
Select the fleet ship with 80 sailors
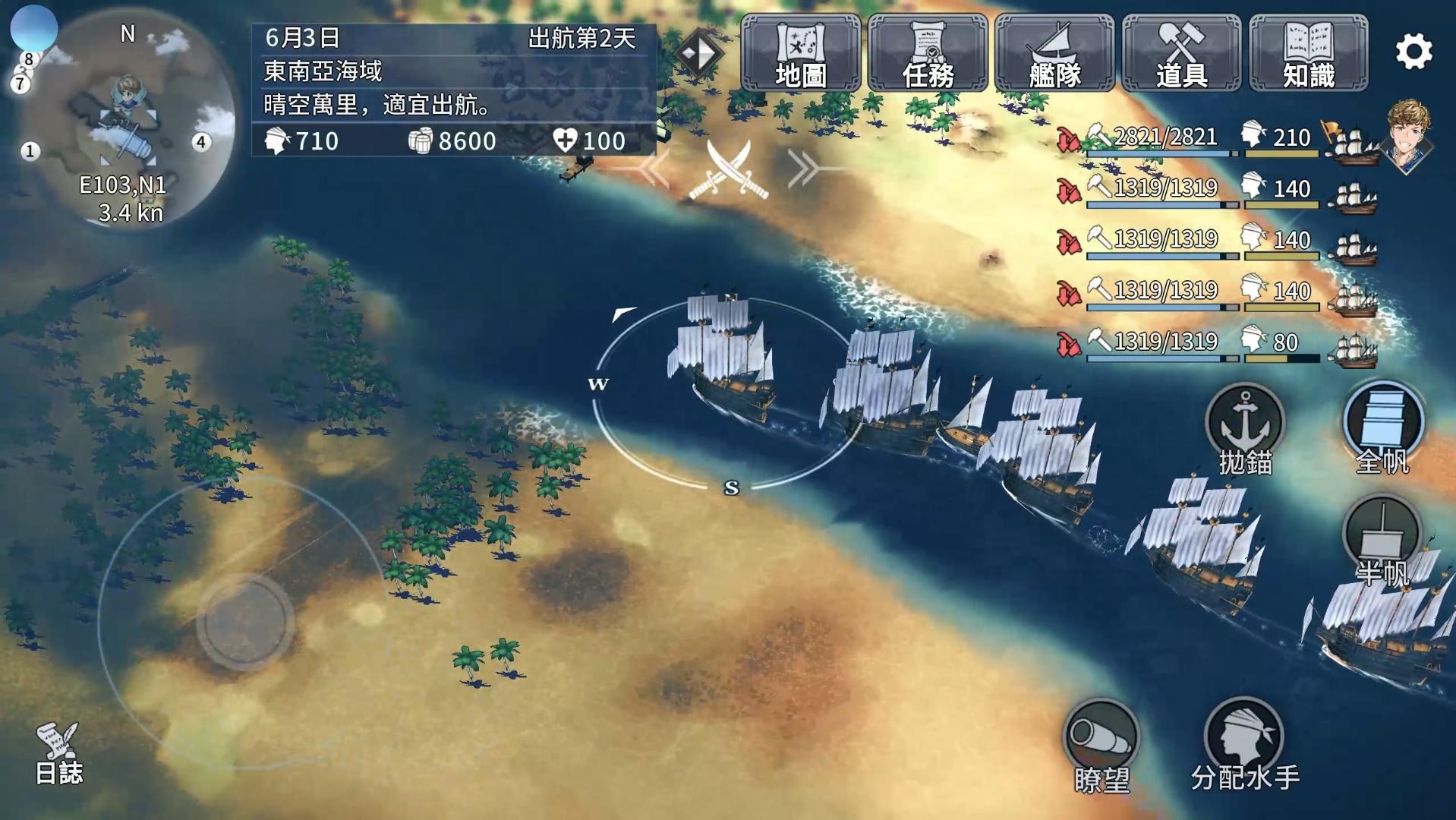(1215, 344)
